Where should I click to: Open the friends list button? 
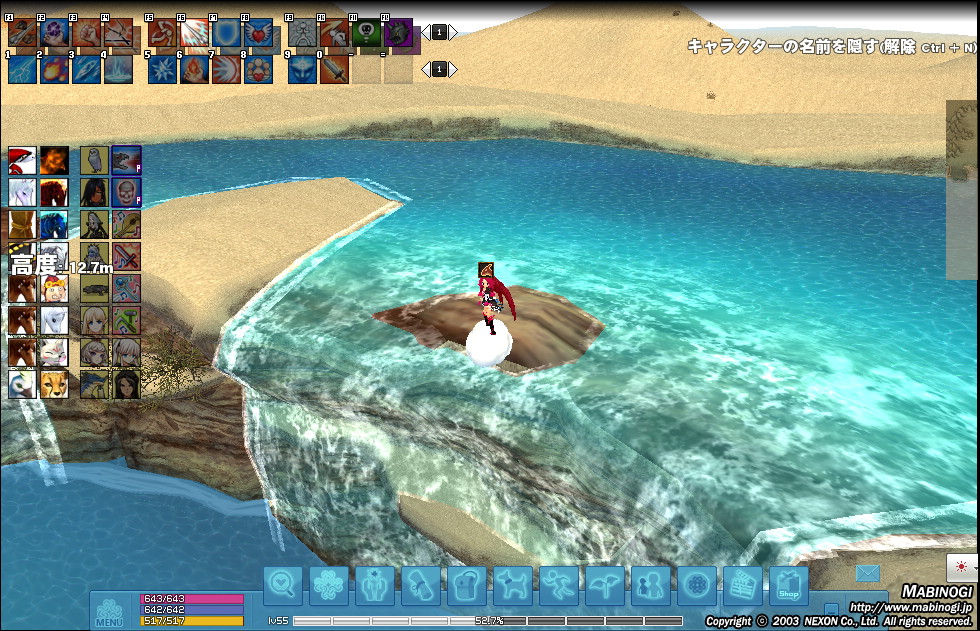tap(651, 586)
